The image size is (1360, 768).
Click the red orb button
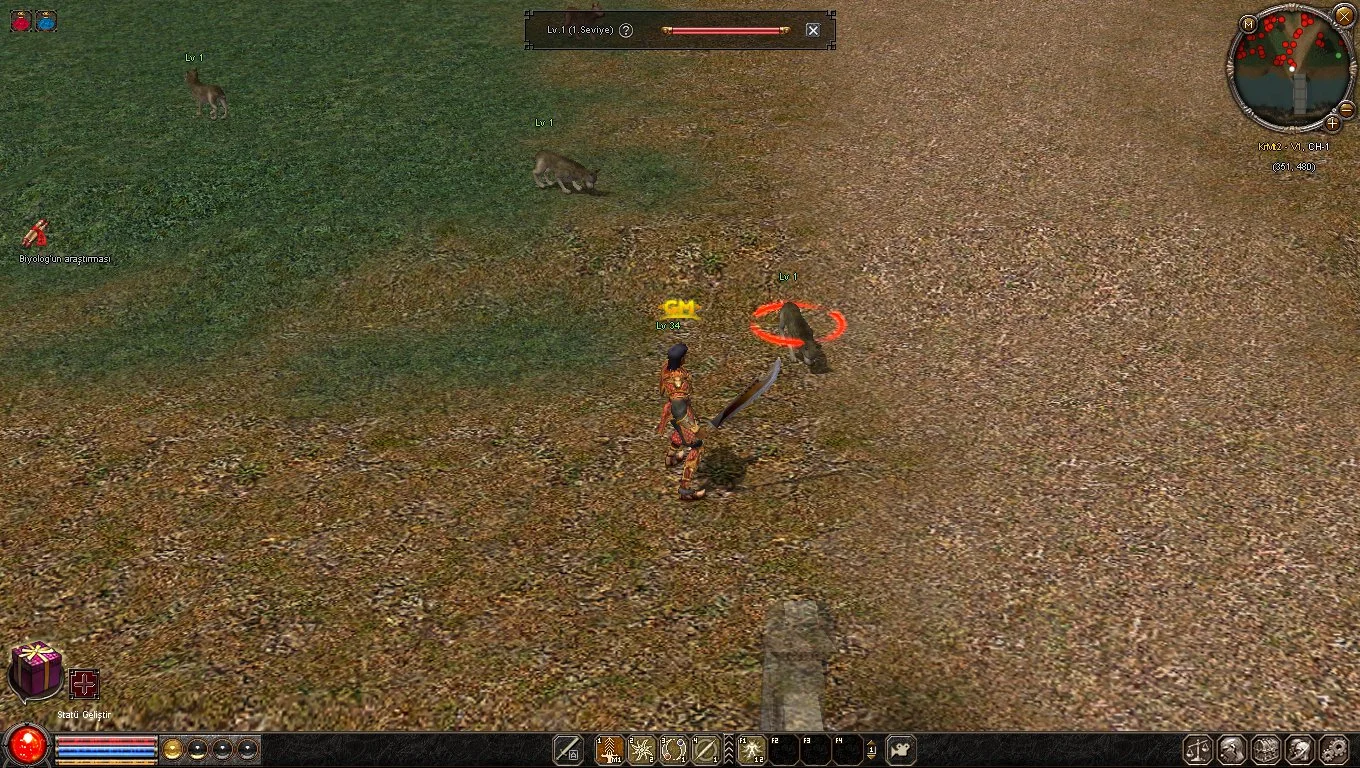coord(26,747)
